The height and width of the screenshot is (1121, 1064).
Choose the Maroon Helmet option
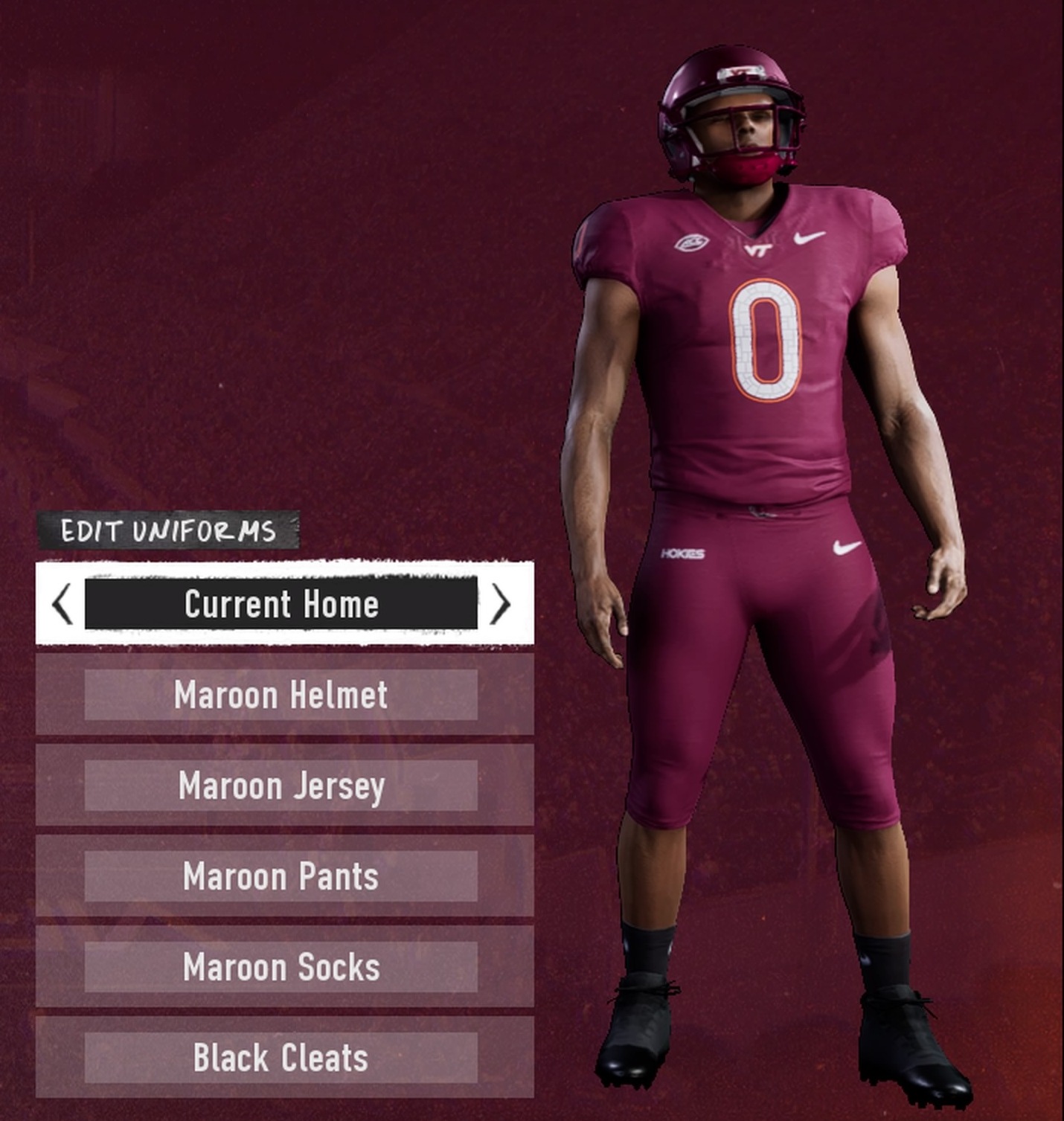(281, 695)
